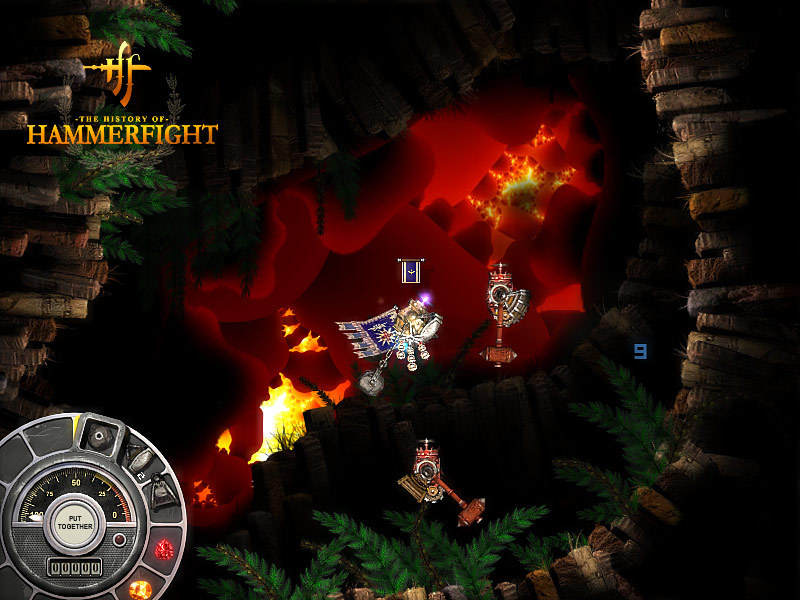
Task: Select the round mace head slot
Action: point(99,434)
